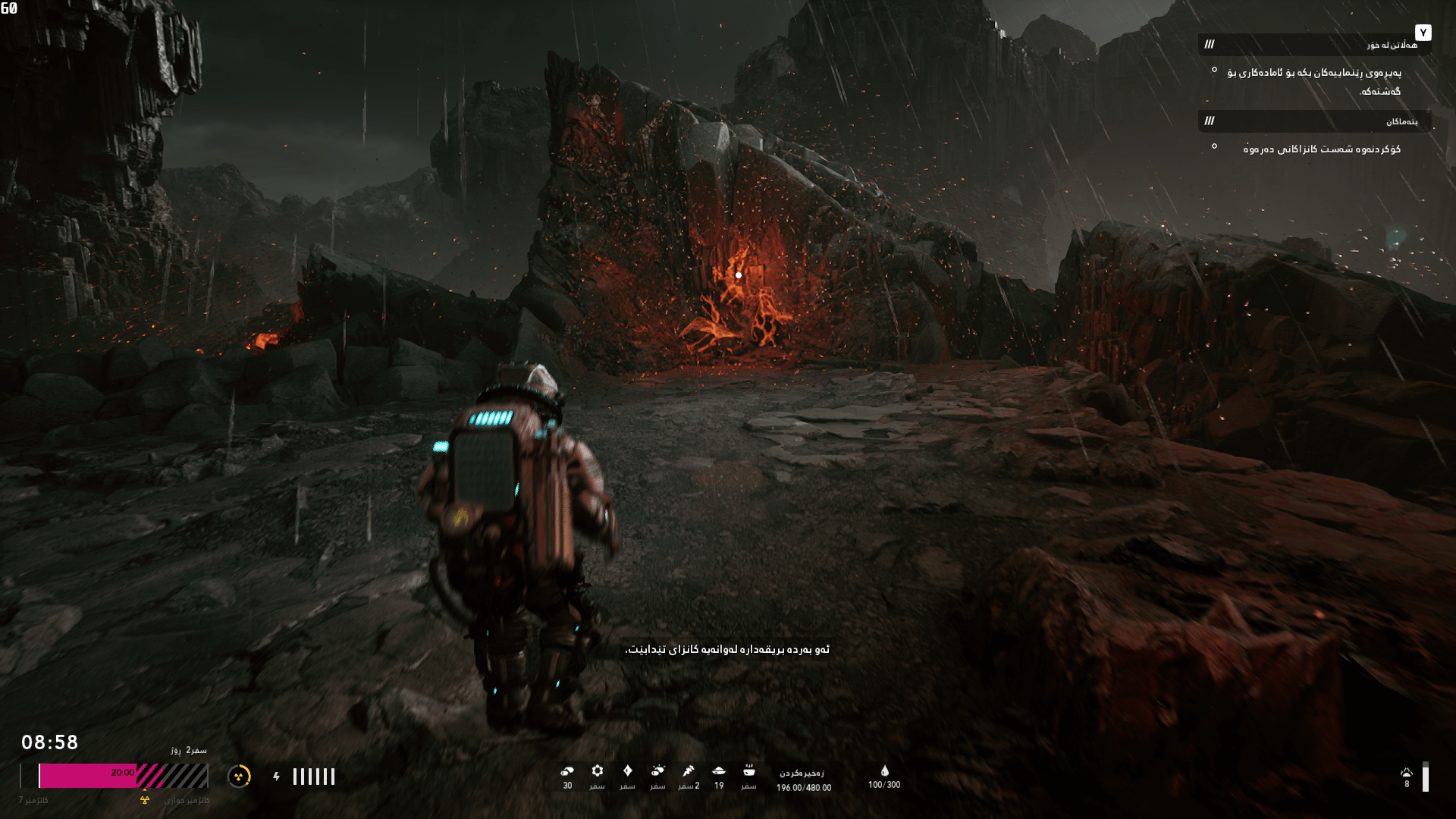Select the stone resource icon showing 30
Viewport: 1456px width, 819px height.
coord(567,772)
